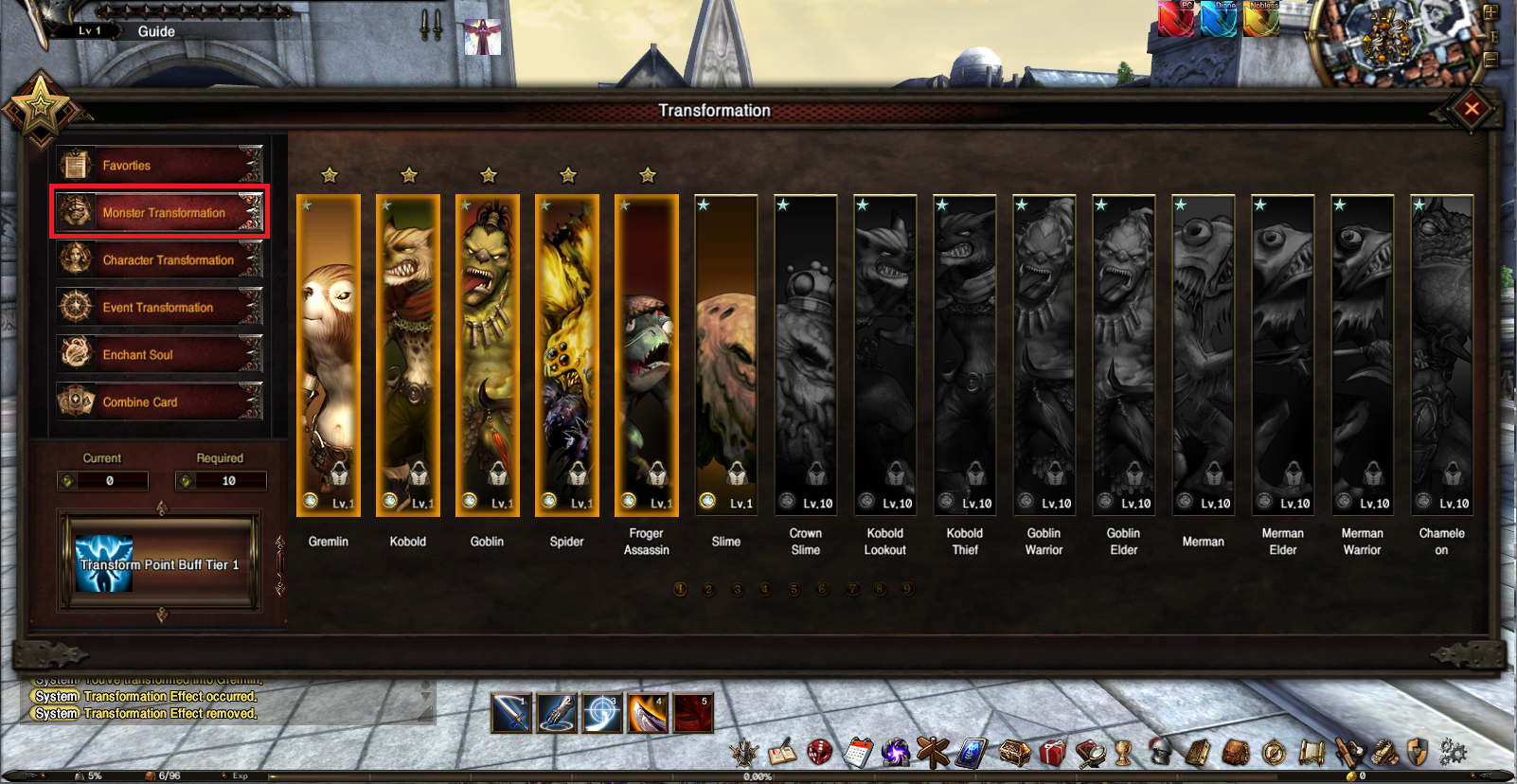Choose the locked Crown Slime card
Screen dimensions: 1517x784
806,355
